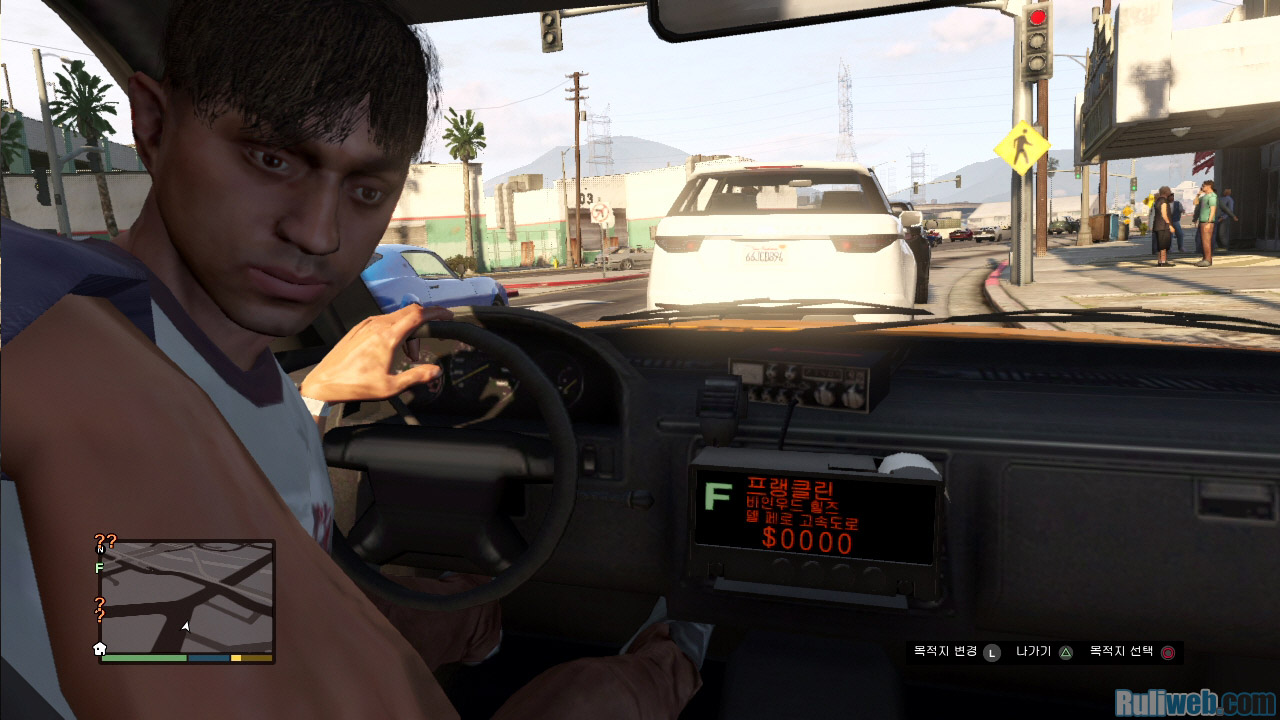Click the minimap in the corner
The height and width of the screenshot is (720, 1280).
tap(187, 598)
